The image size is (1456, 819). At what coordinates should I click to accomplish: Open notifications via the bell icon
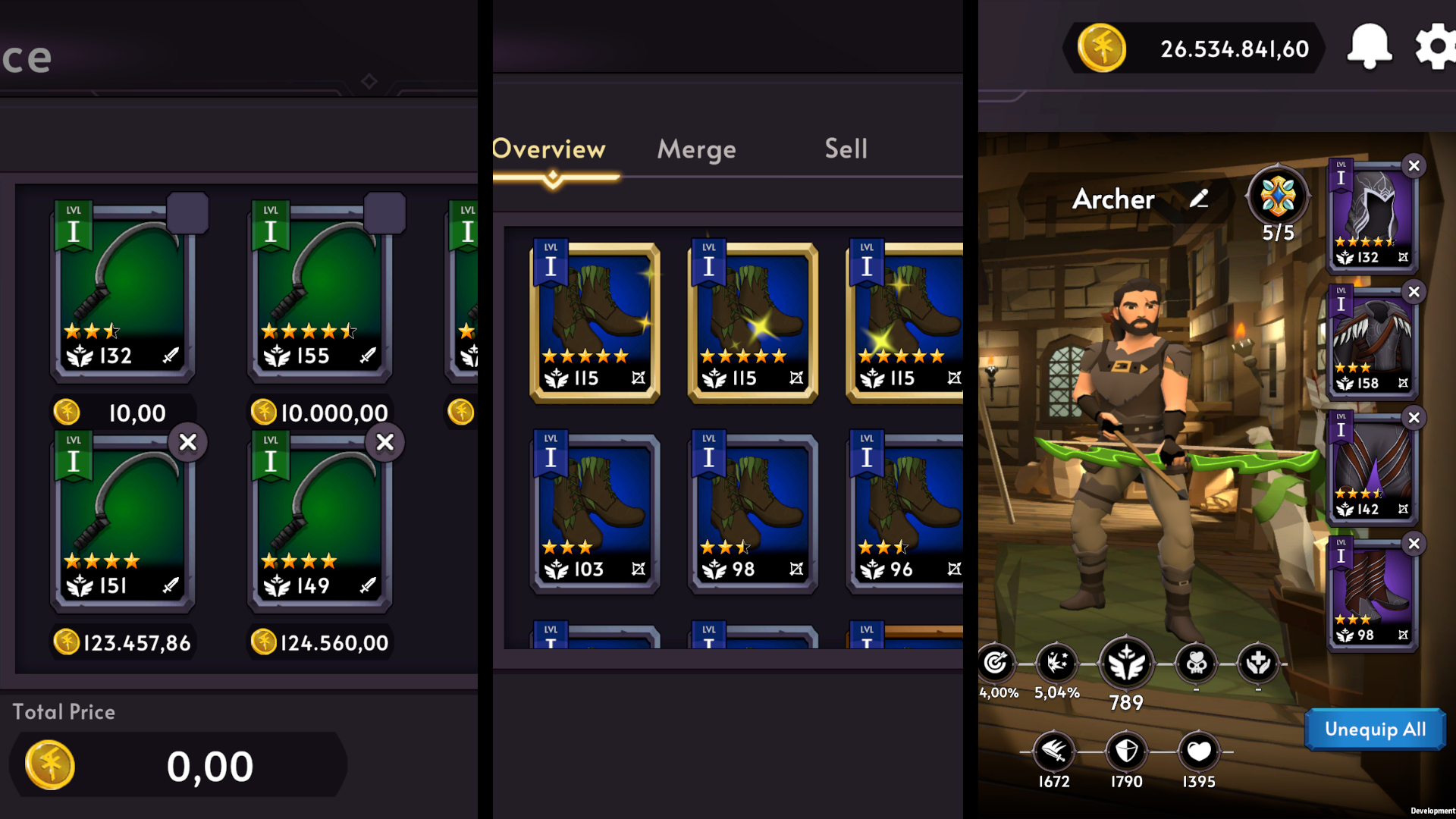pos(1370,47)
